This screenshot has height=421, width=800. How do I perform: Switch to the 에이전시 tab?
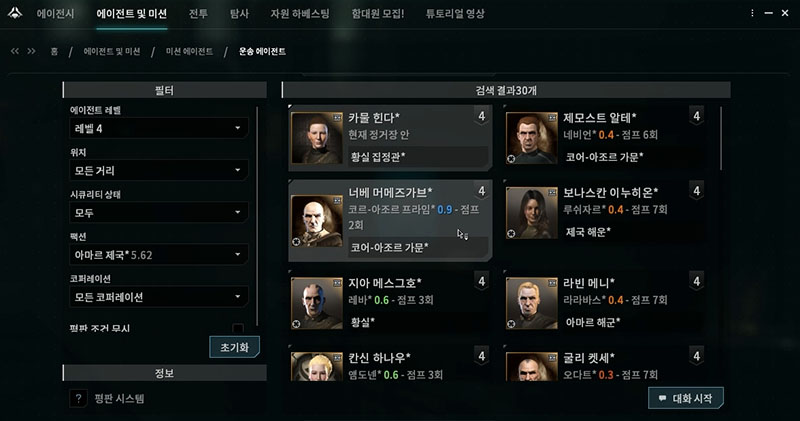coord(58,15)
